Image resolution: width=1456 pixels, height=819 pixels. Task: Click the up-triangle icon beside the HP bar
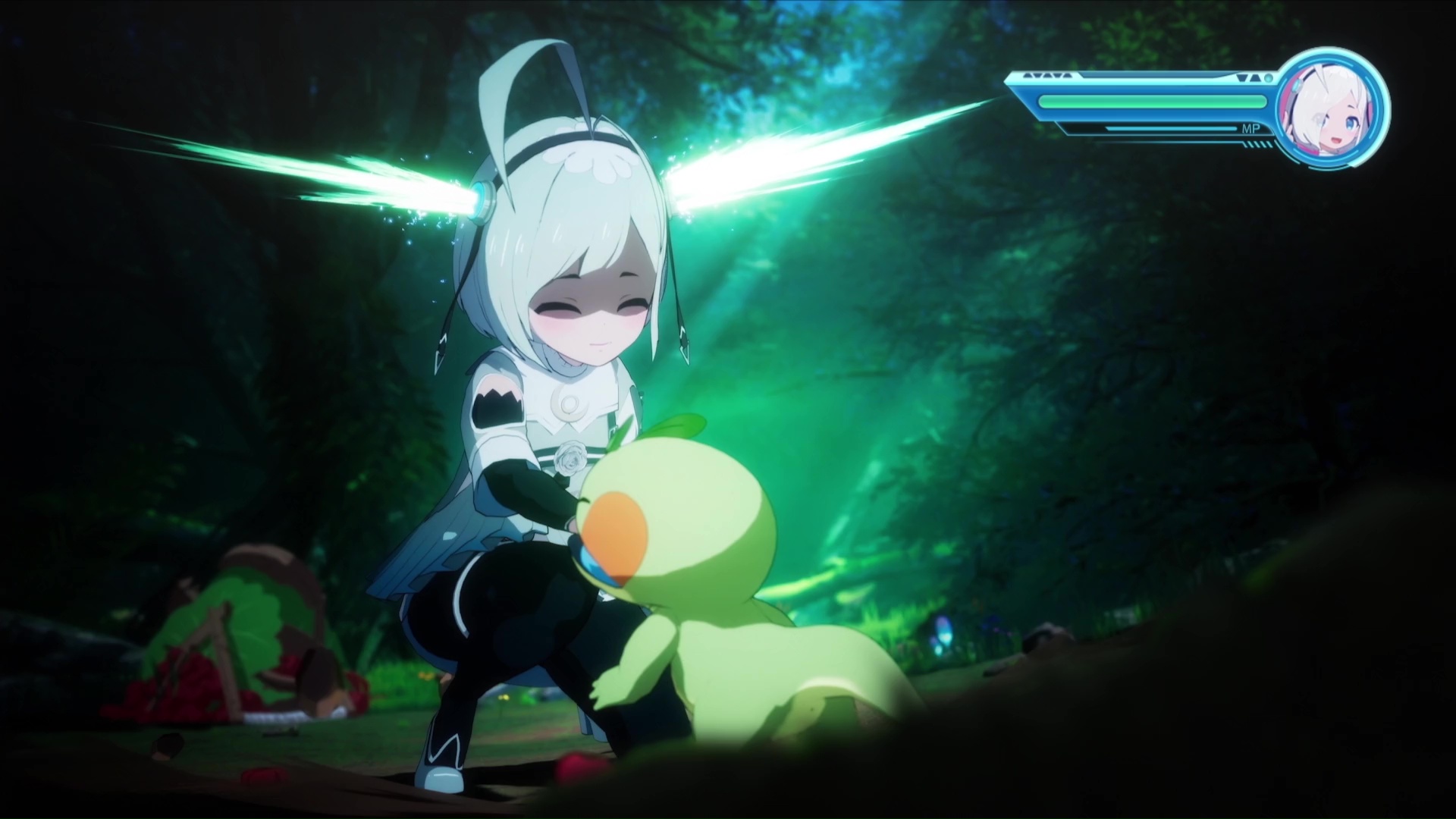pos(1257,77)
